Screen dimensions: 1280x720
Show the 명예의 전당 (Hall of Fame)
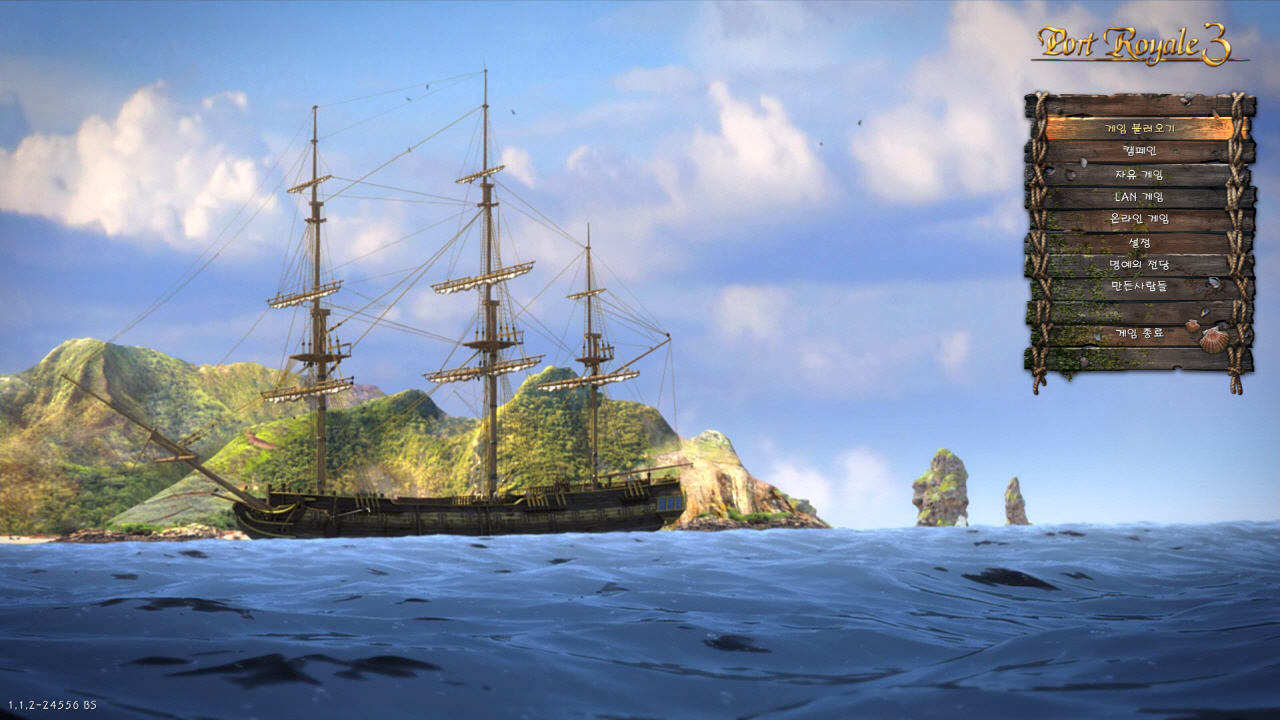[1139, 265]
